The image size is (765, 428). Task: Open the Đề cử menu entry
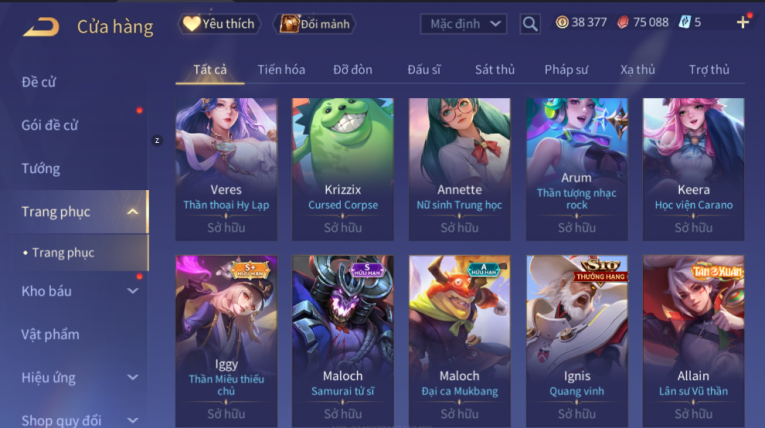pyautogui.click(x=38, y=82)
